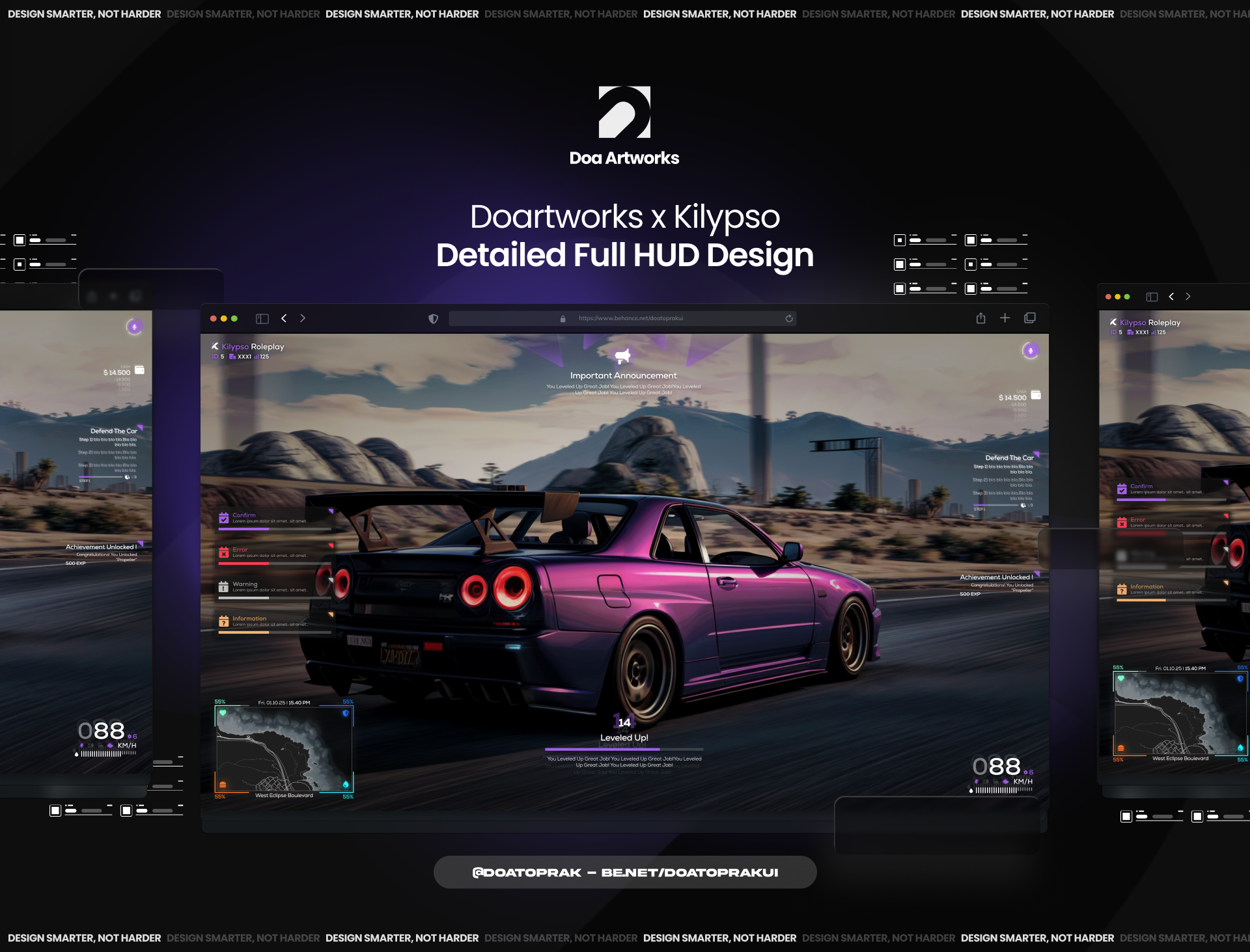Expand the browser sidebar panel toggle
The height and width of the screenshot is (952, 1250).
click(262, 318)
